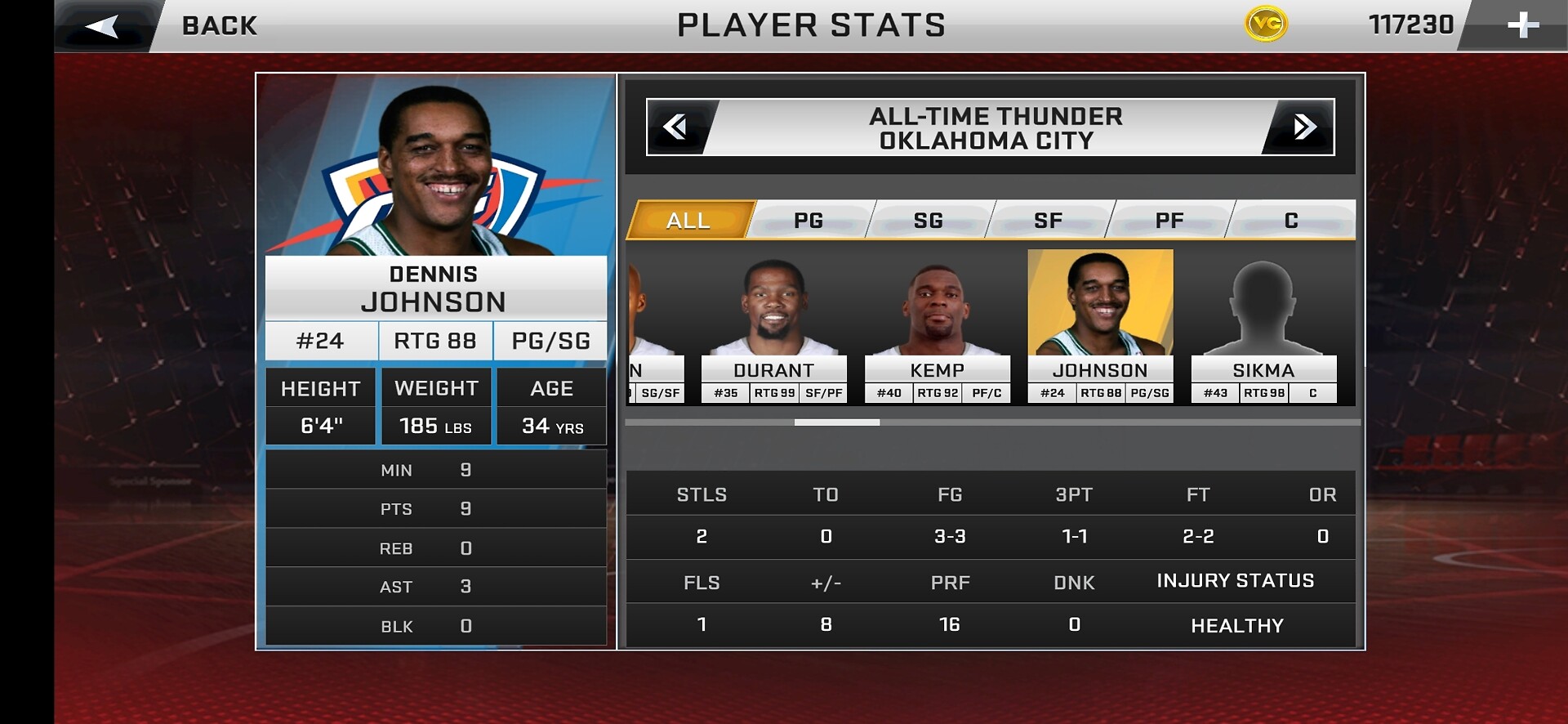Image resolution: width=1568 pixels, height=724 pixels.
Task: Add virtual currency with the plus button
Action: (x=1522, y=25)
